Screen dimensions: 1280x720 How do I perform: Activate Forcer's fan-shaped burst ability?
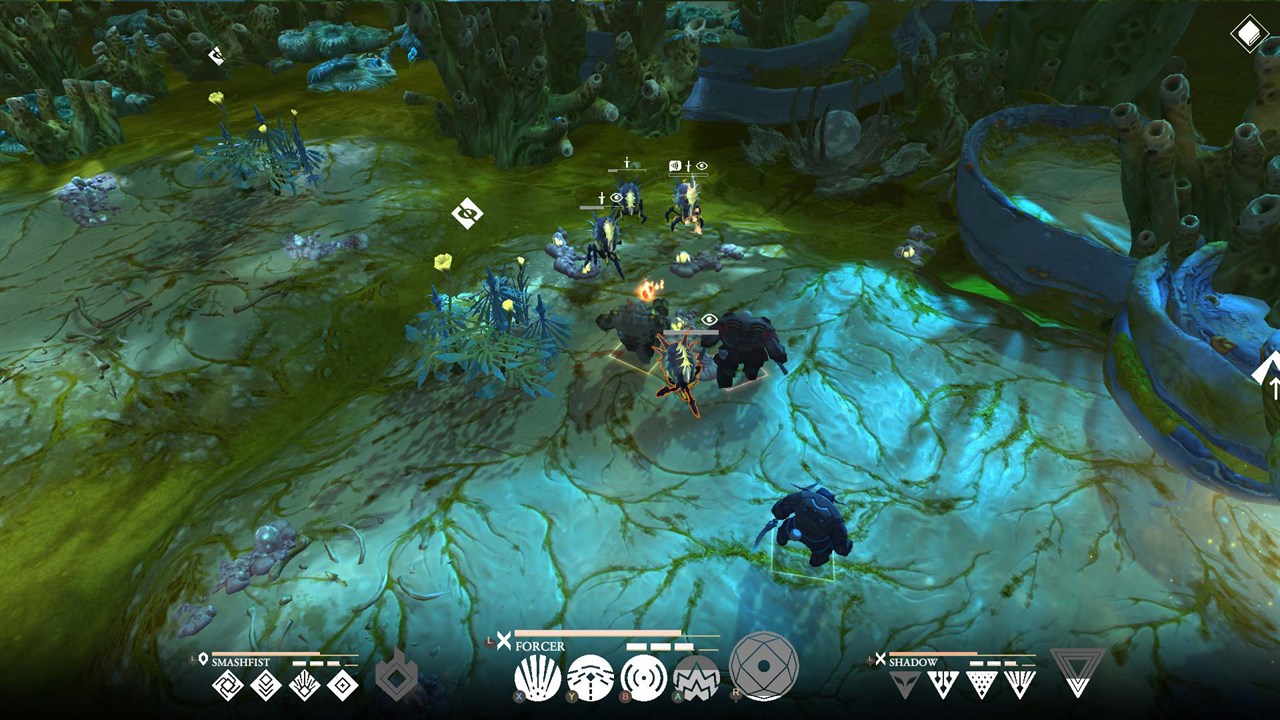click(x=537, y=678)
